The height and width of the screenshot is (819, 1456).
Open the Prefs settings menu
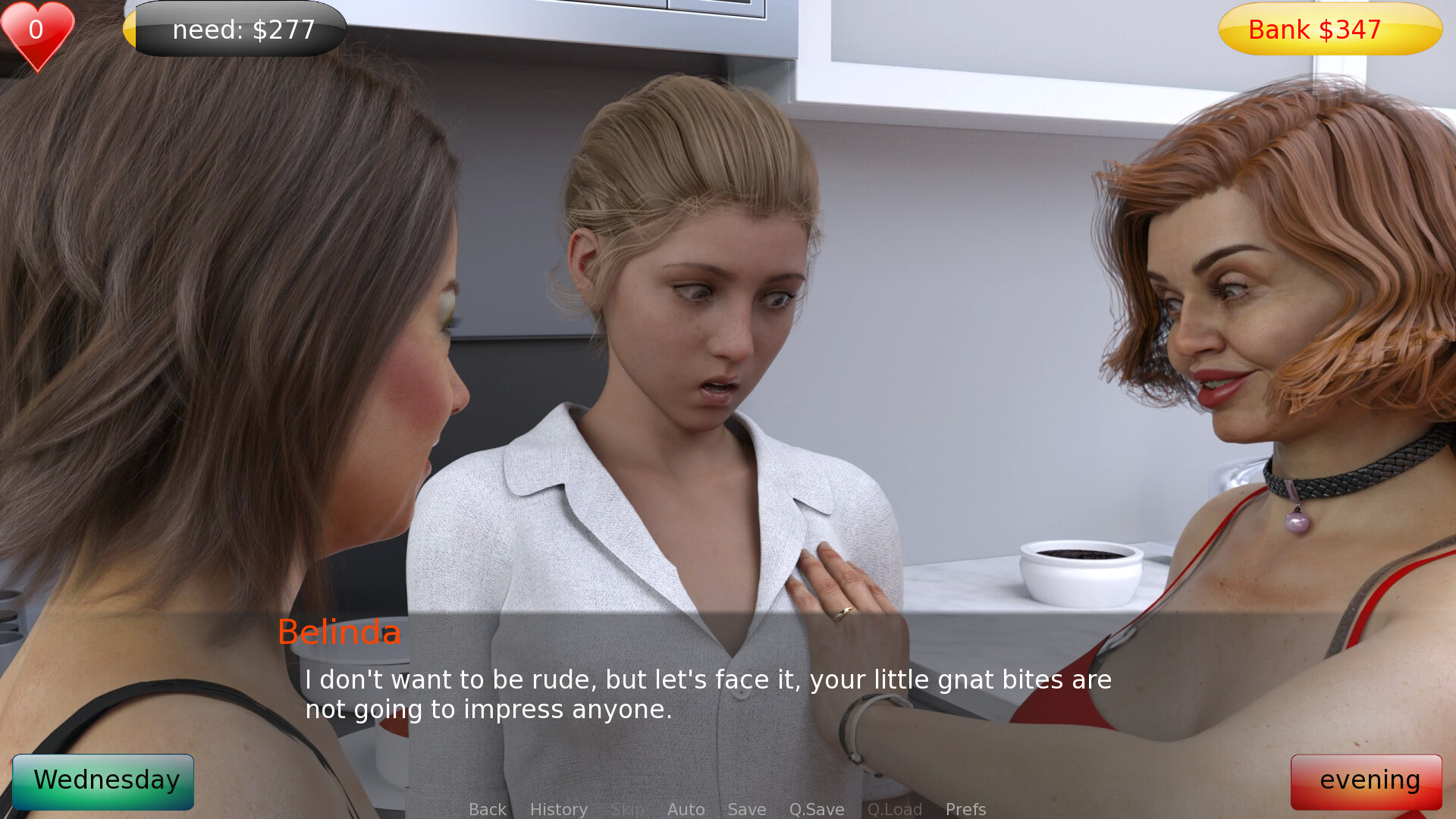click(x=965, y=809)
